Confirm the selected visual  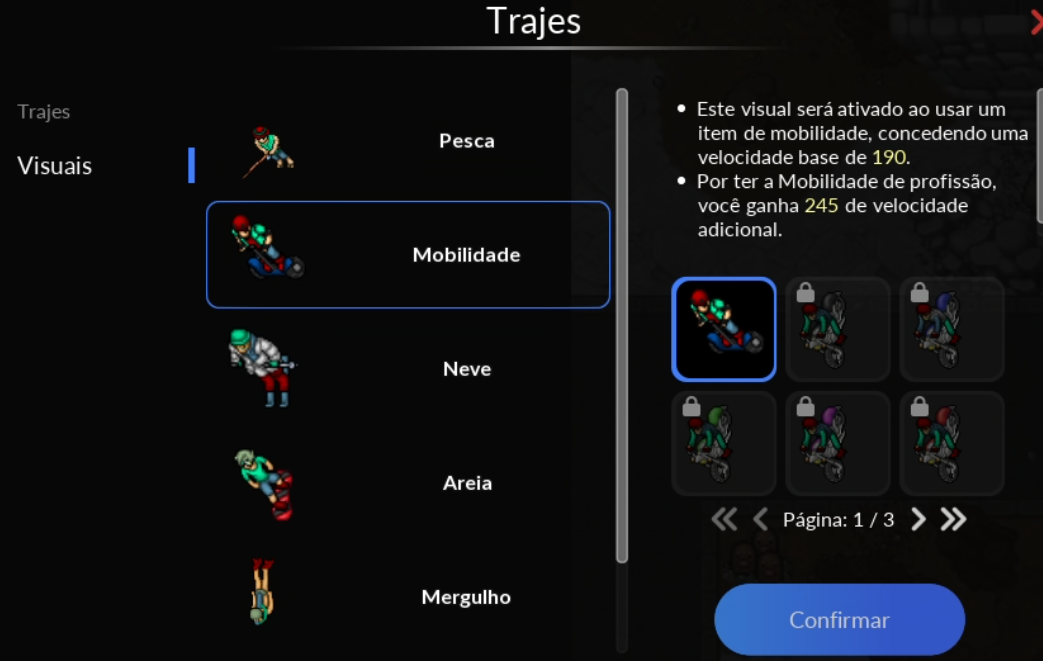point(839,620)
